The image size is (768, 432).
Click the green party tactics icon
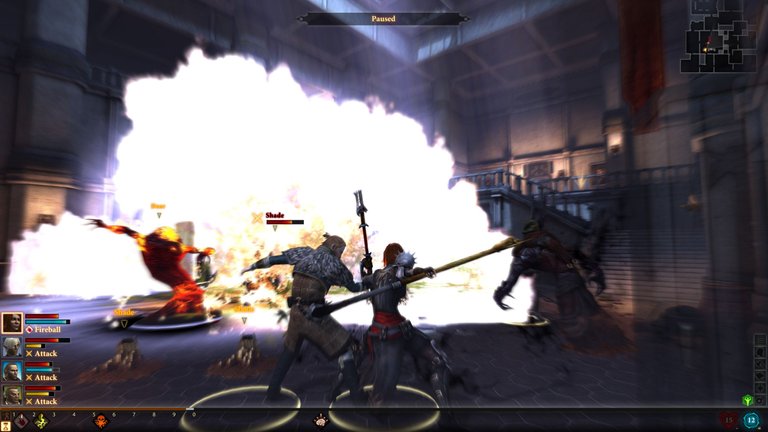[x=747, y=401]
